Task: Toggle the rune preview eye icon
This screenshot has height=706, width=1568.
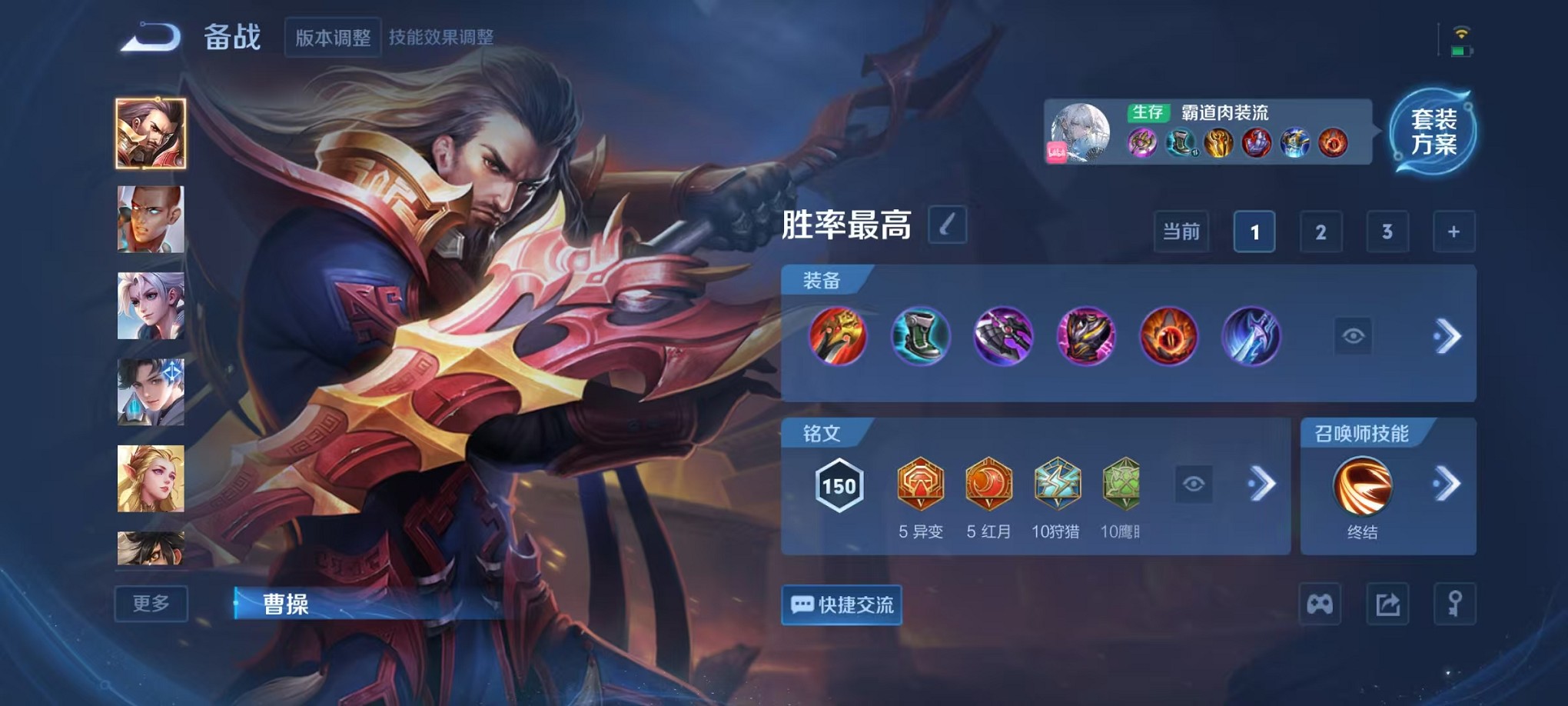Action: click(x=1193, y=483)
